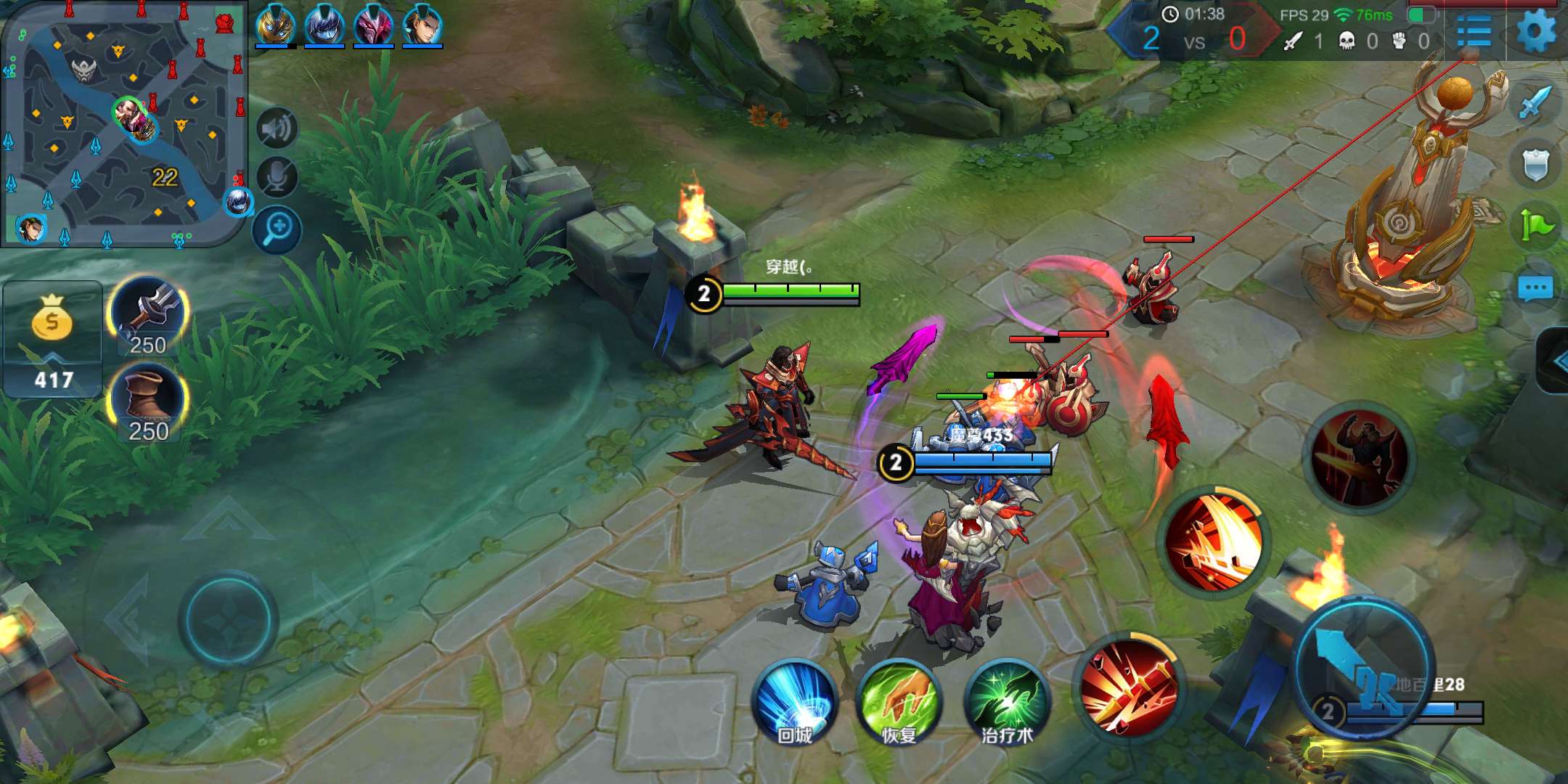Open the settings gear menu
Viewport: 1568px width, 784px height.
click(1537, 31)
